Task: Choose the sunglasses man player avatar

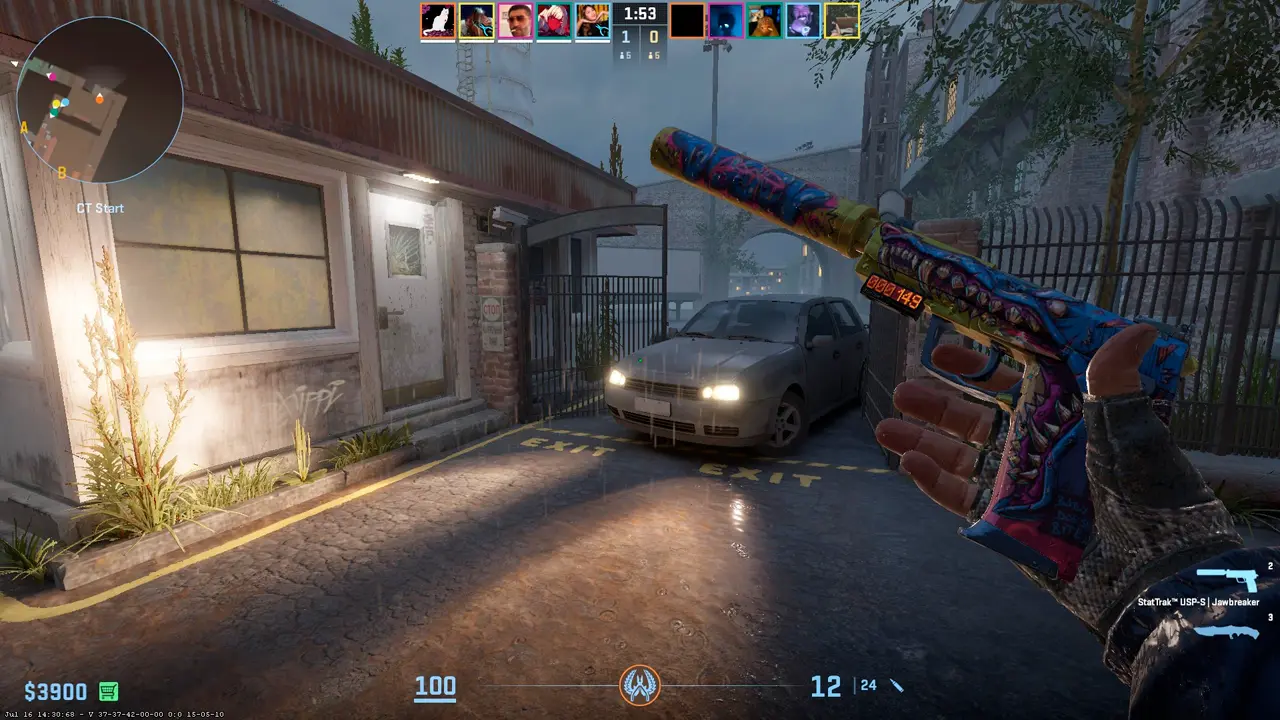Action: pos(515,21)
